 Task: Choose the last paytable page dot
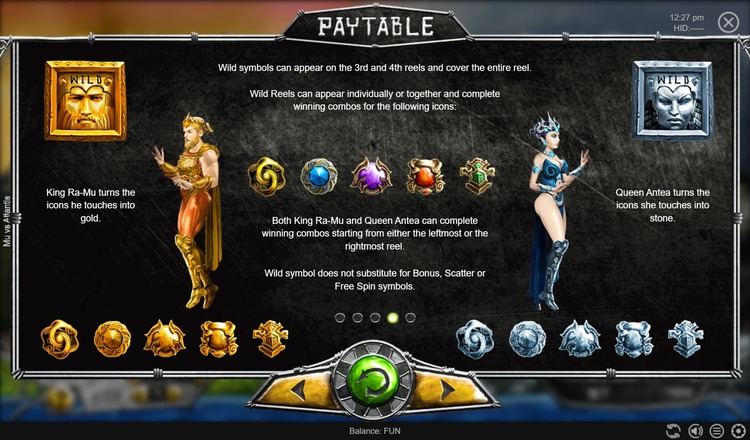coord(410,317)
